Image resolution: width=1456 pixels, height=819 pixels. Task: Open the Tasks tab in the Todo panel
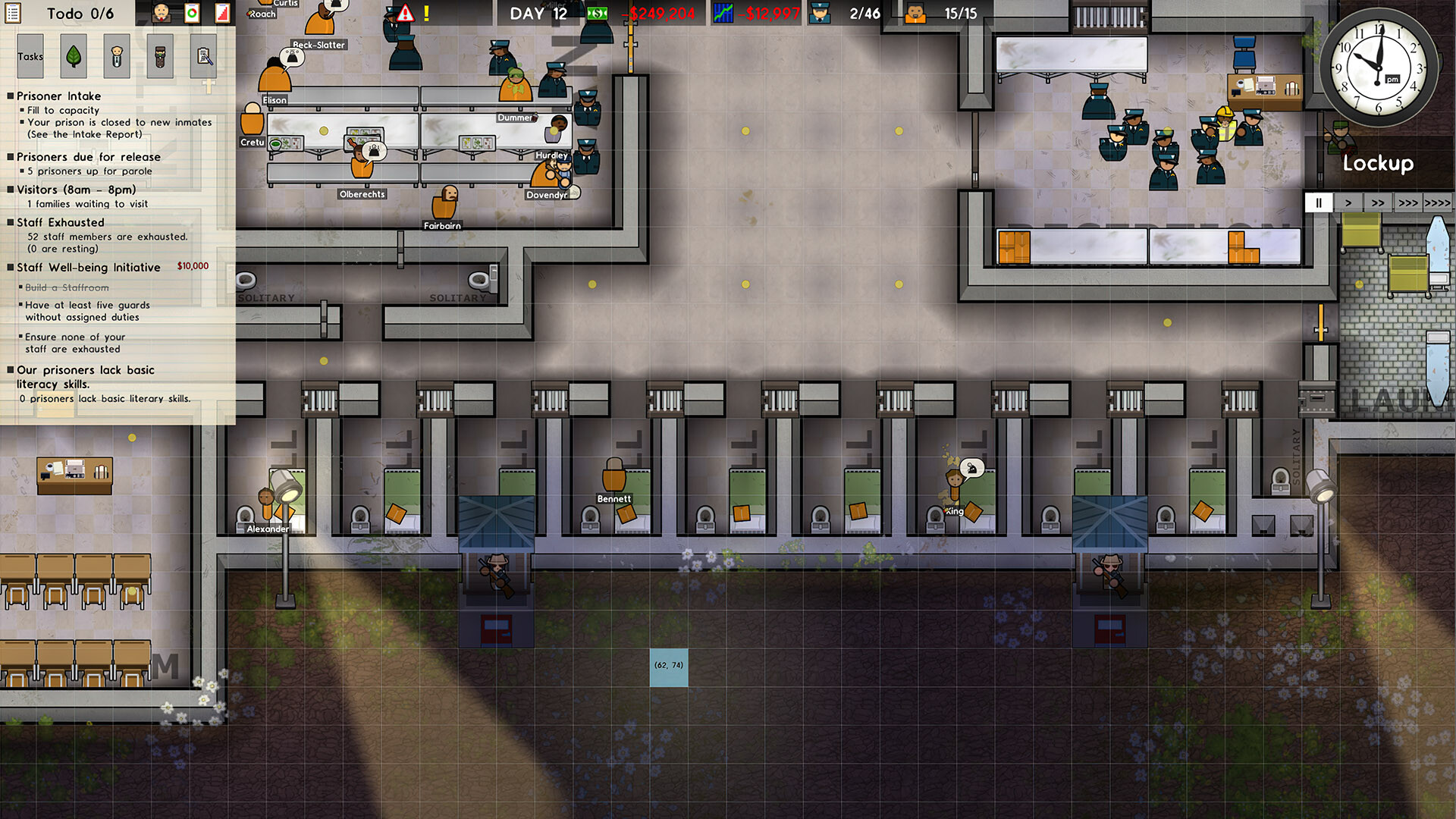point(30,56)
